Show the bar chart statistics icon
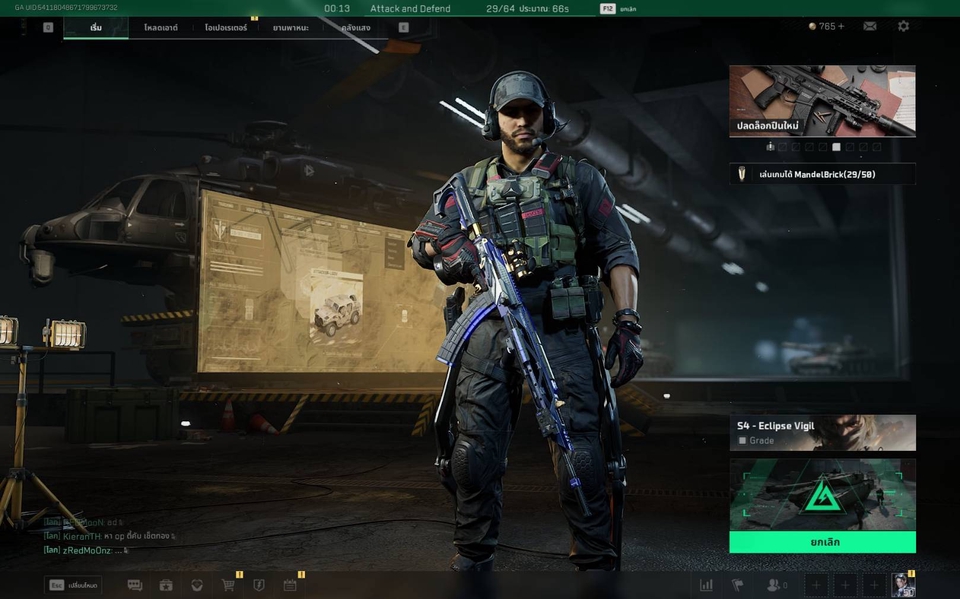The height and width of the screenshot is (599, 960). click(706, 585)
